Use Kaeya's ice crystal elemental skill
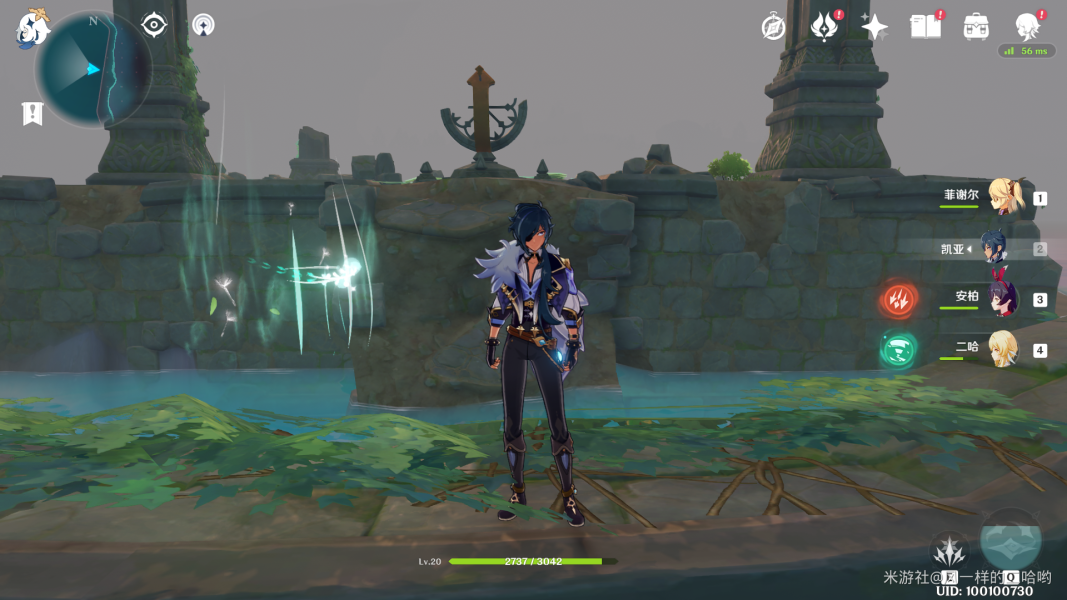 tap(949, 551)
